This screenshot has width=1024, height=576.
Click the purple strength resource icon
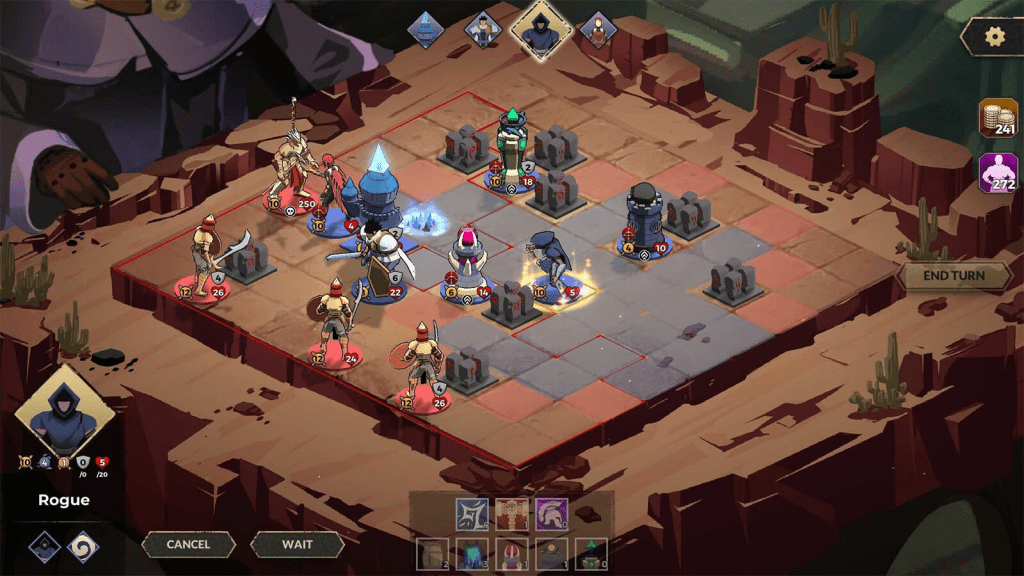(998, 173)
